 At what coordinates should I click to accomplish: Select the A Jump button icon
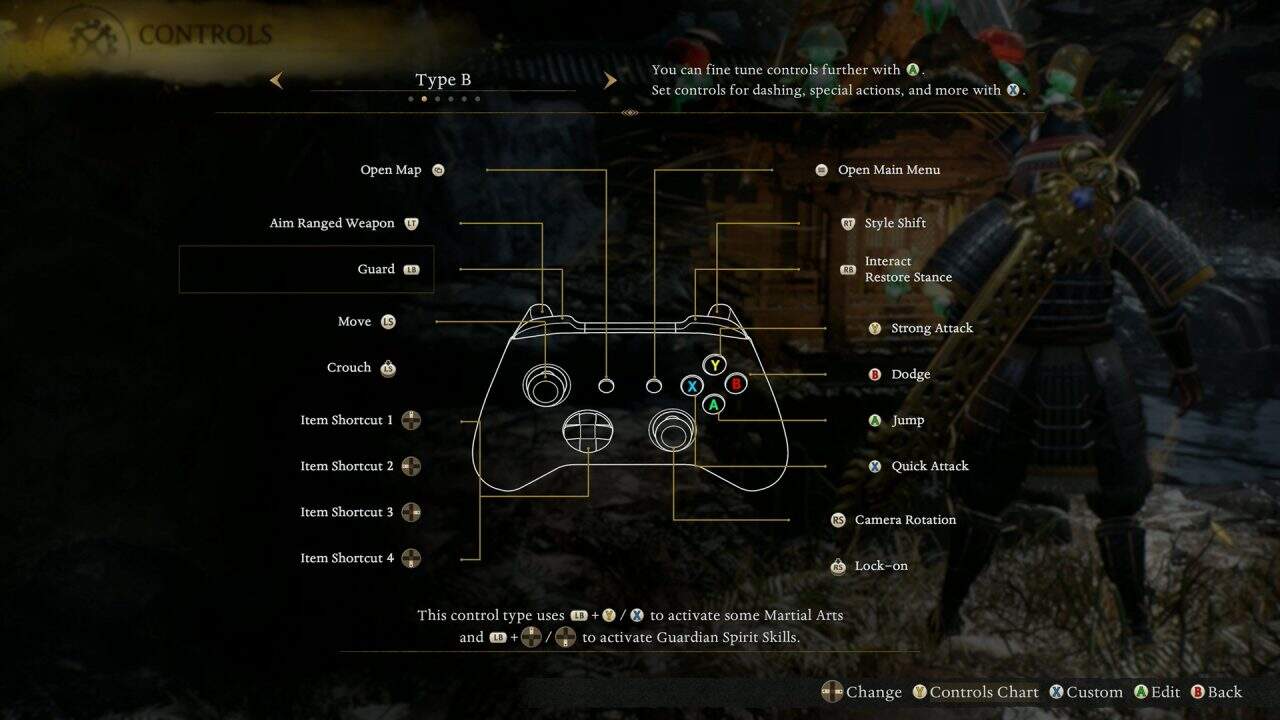click(x=877, y=420)
